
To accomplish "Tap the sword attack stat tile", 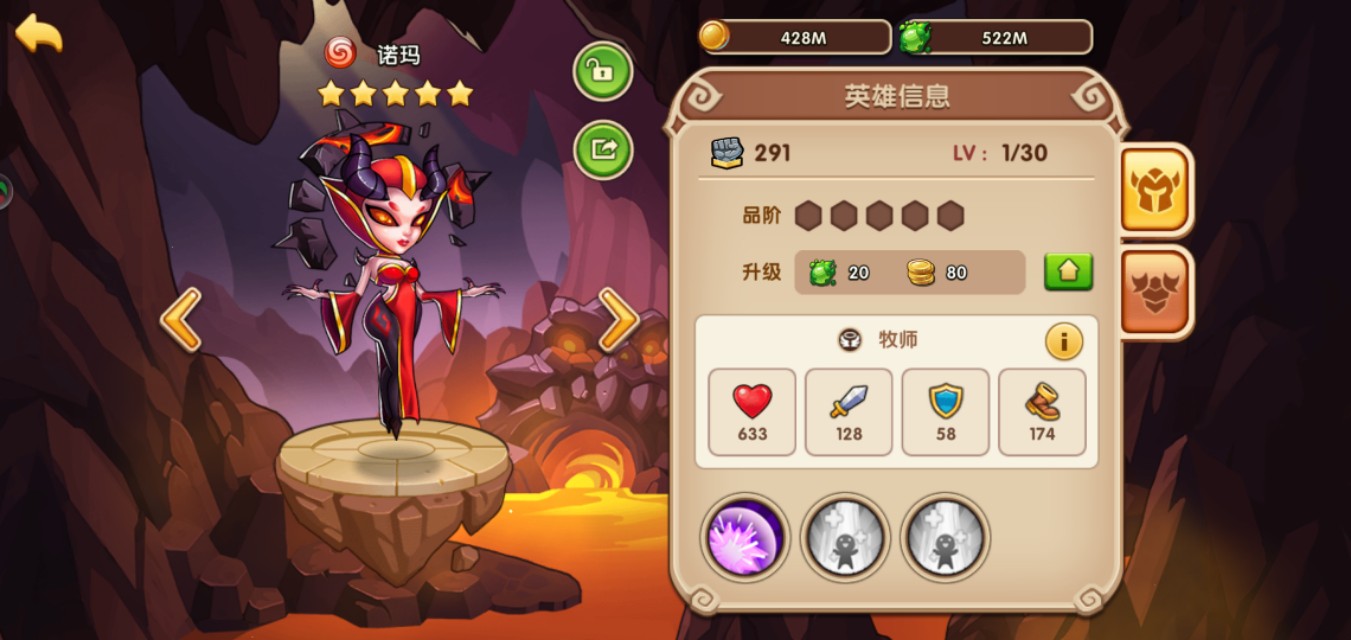I will 849,412.
